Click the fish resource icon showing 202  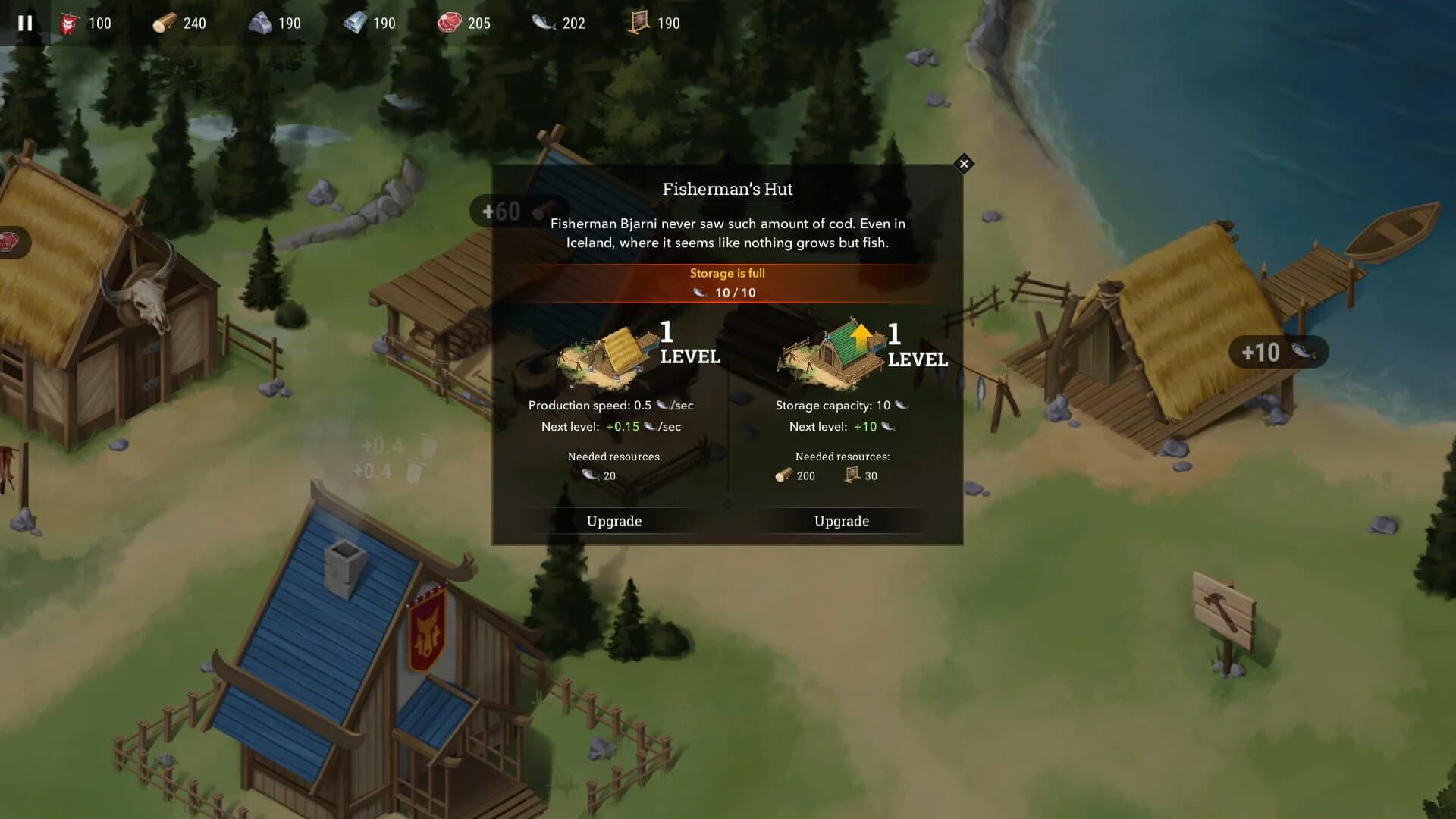543,23
